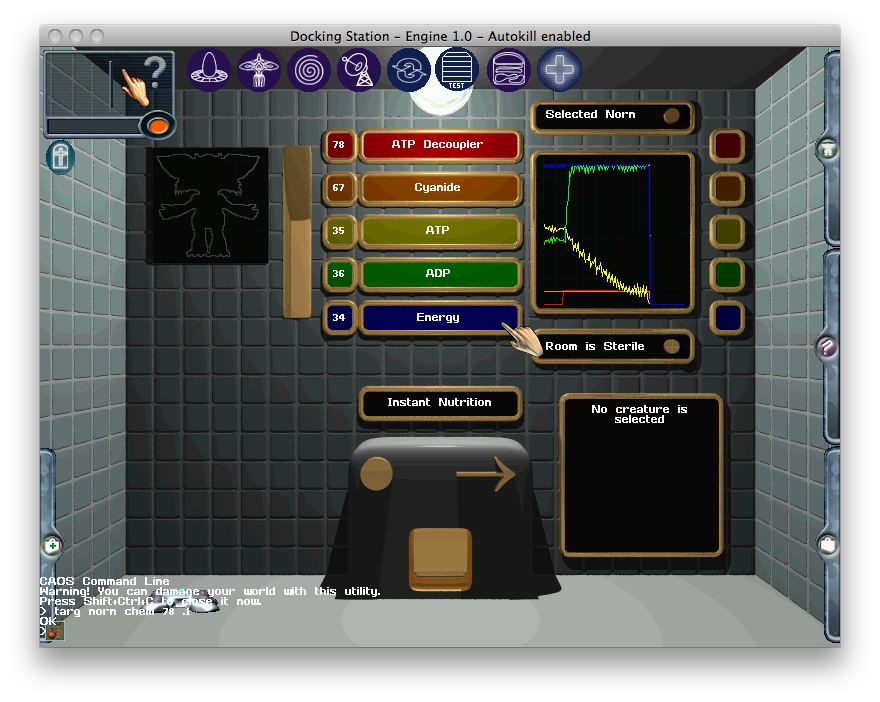This screenshot has width=880, height=702.
Task: Open the spiral icon in the top bar
Action: 309,70
